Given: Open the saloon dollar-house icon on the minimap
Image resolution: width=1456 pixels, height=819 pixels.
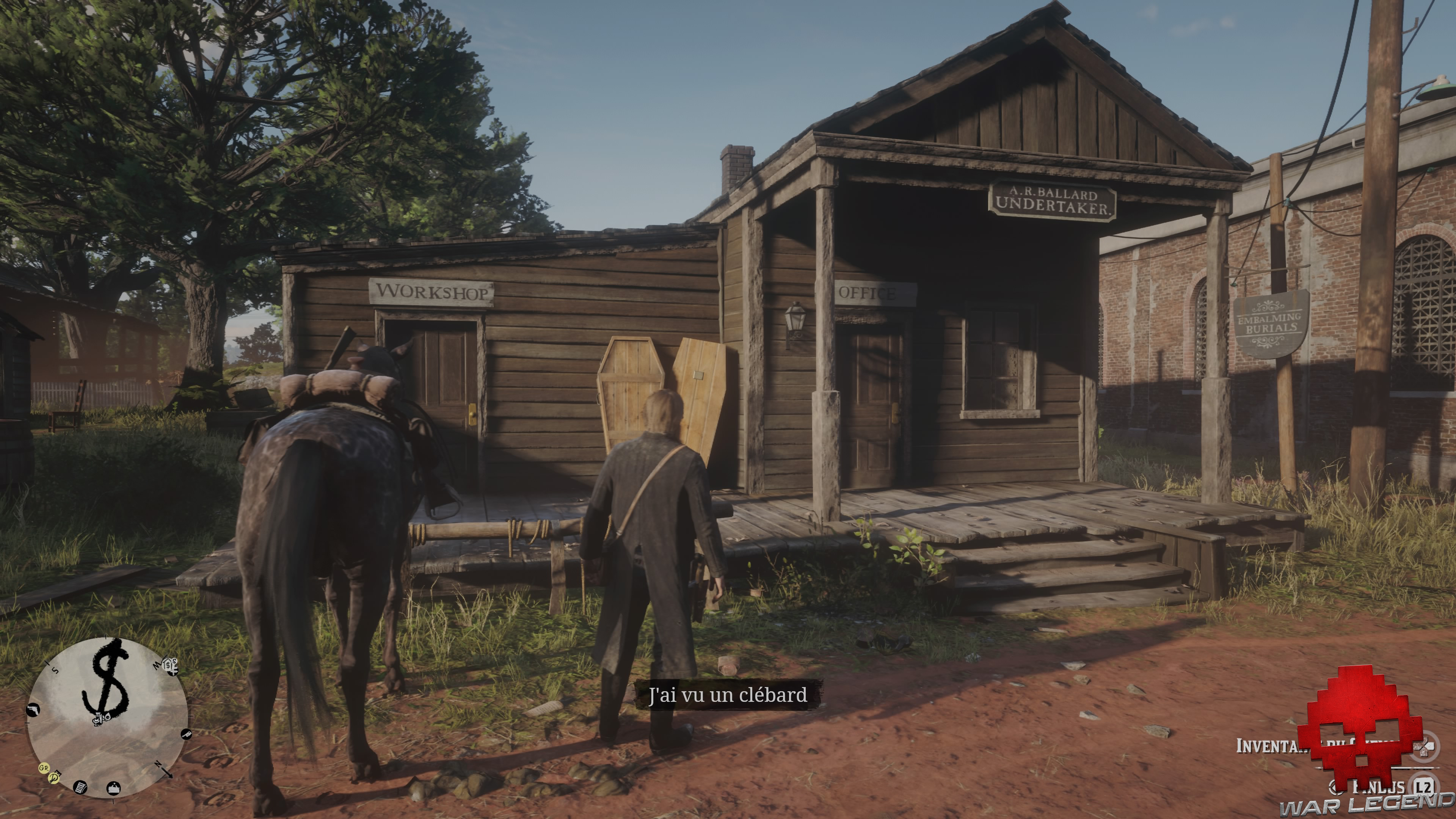Looking at the screenshot, I should click(x=168, y=665).
